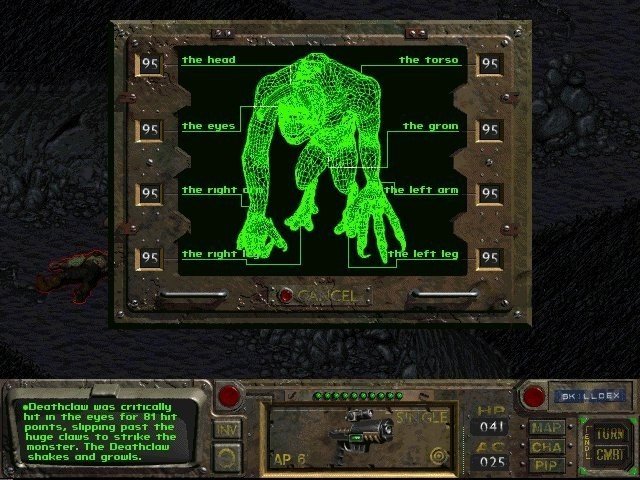Show the character sheet via CHA

click(x=545, y=448)
